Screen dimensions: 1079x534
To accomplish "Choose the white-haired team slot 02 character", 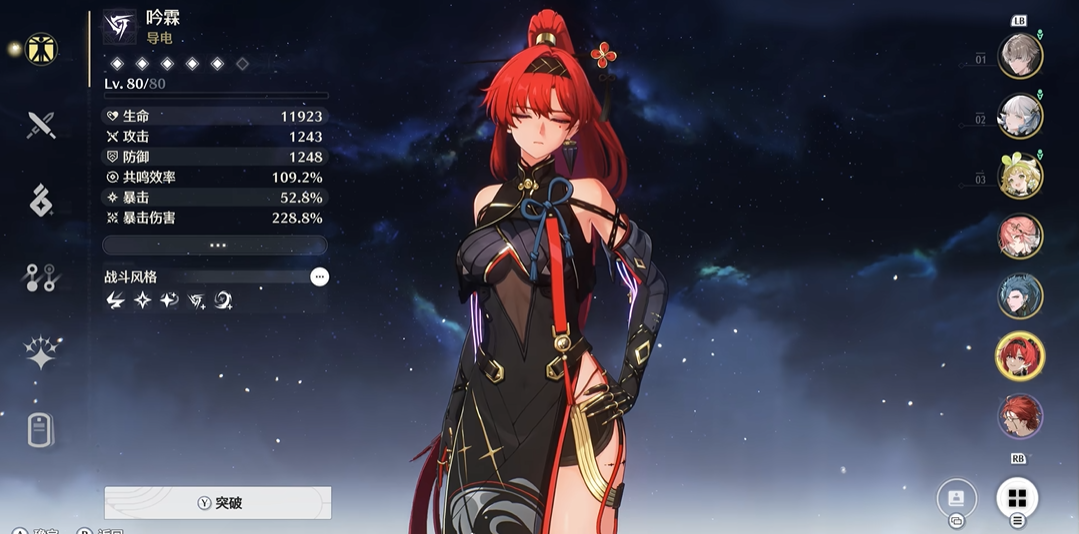I will point(1020,116).
